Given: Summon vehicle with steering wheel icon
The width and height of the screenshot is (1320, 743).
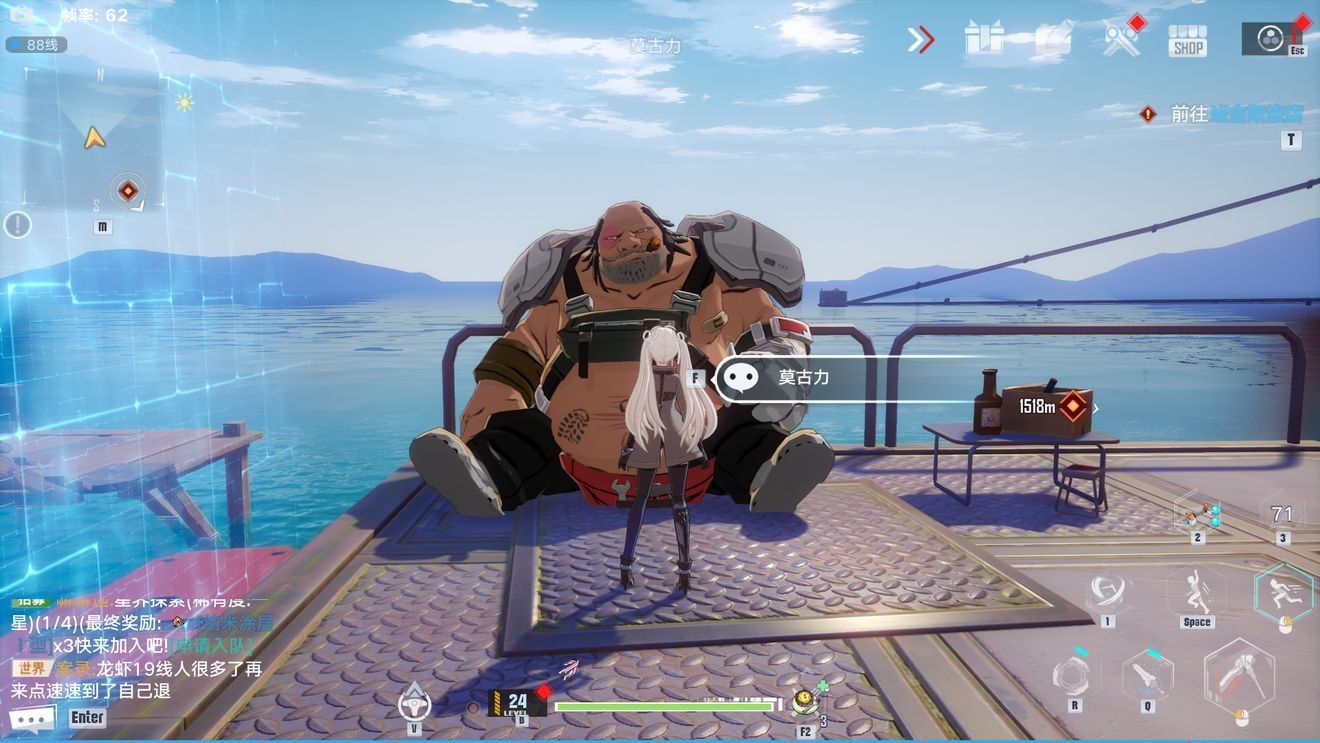Looking at the screenshot, I should [414, 702].
